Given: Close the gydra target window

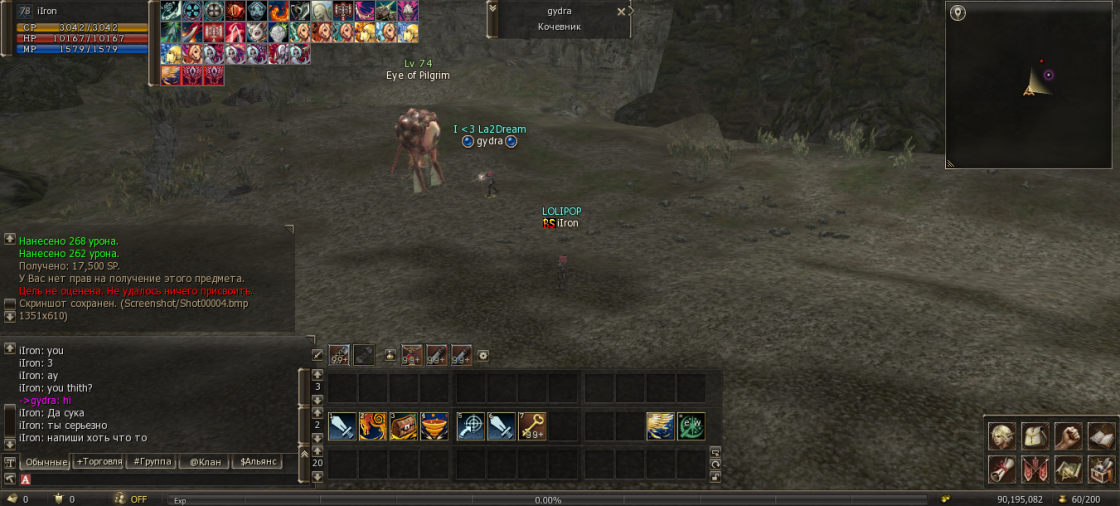Looking at the screenshot, I should [x=621, y=12].
